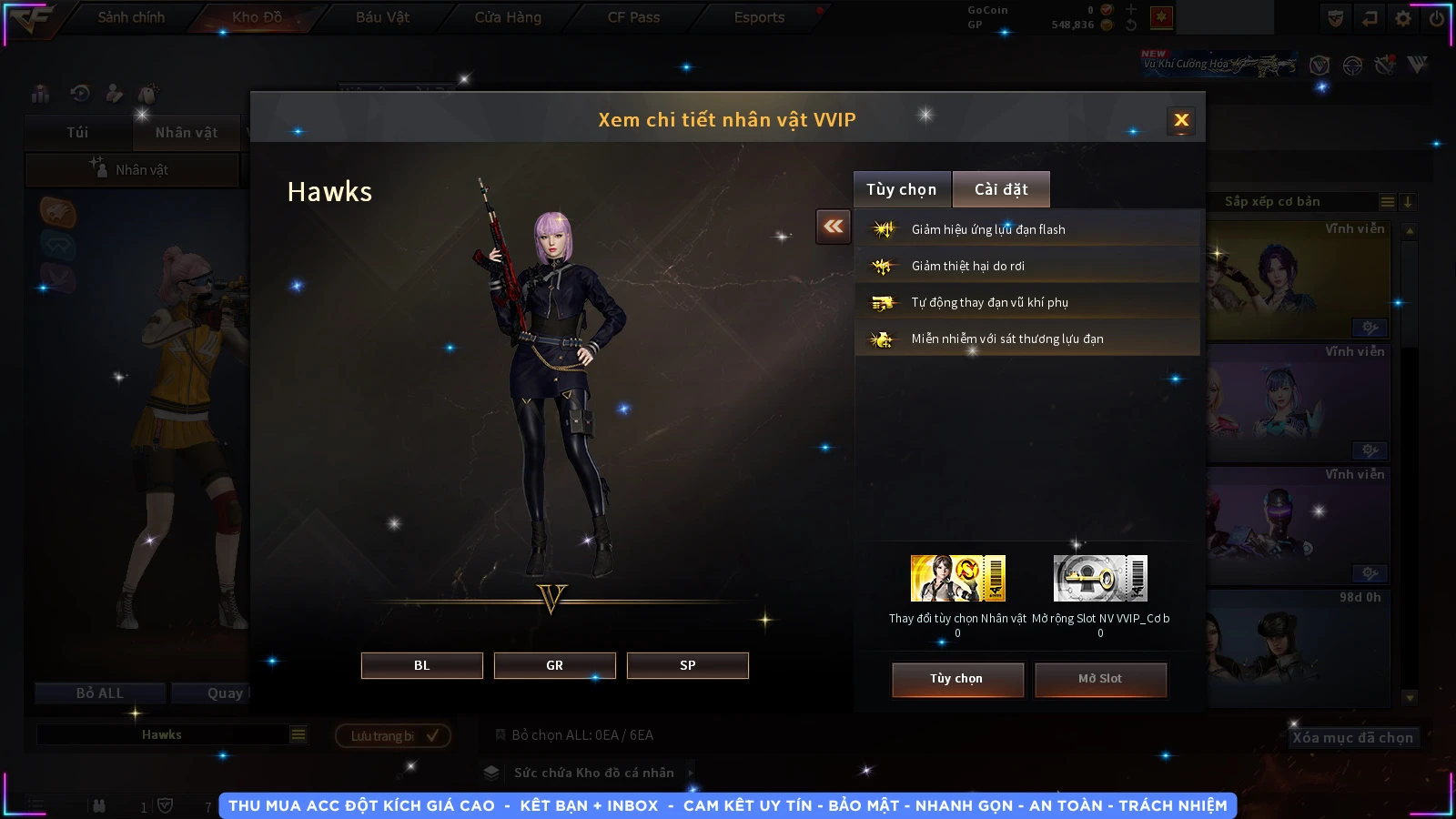This screenshot has height=819, width=1456.
Task: Close the VVIP character detail window
Action: coord(1181,120)
